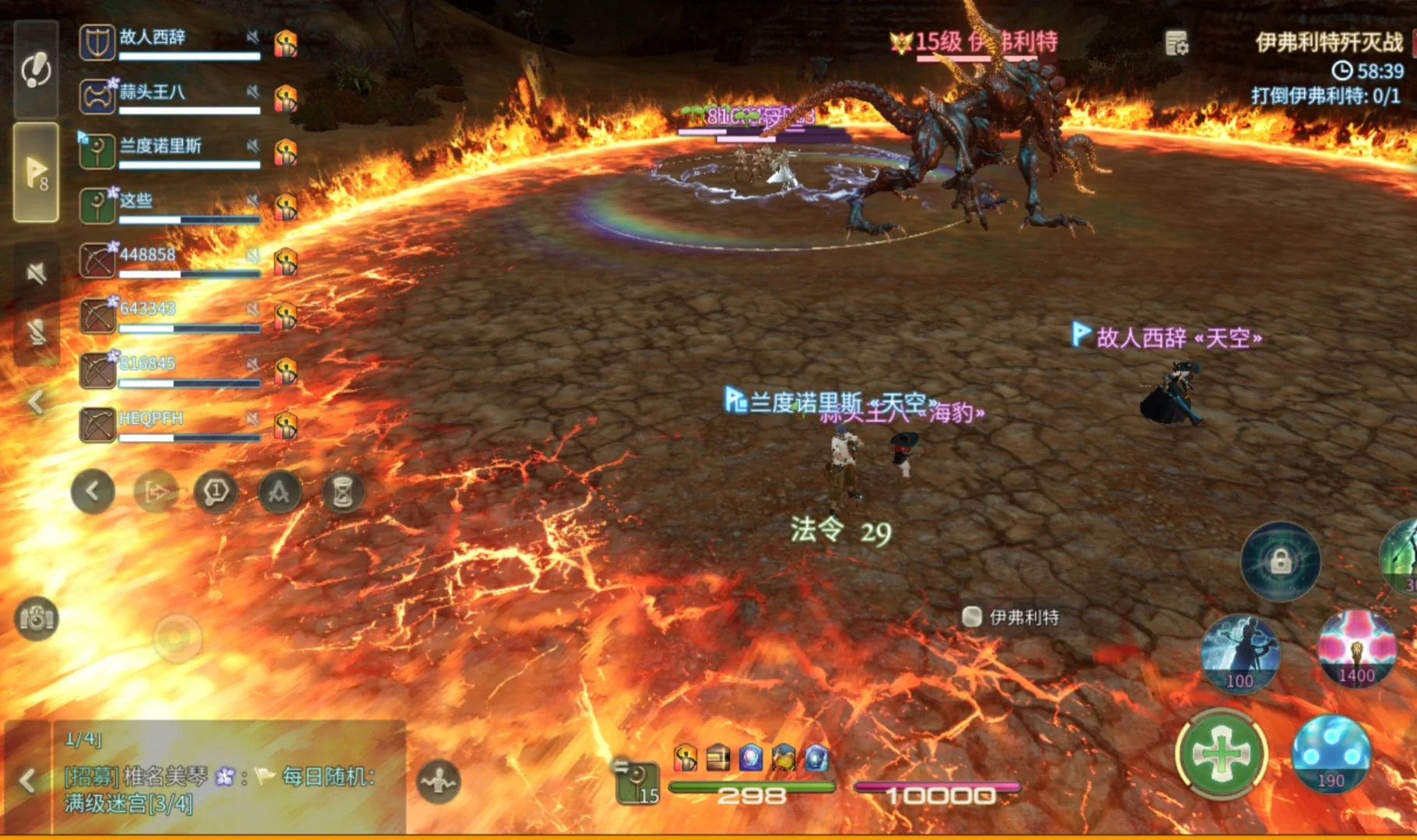Select party member 故人西辞 in the list
Screen dimensions: 1417x840
coord(170,43)
